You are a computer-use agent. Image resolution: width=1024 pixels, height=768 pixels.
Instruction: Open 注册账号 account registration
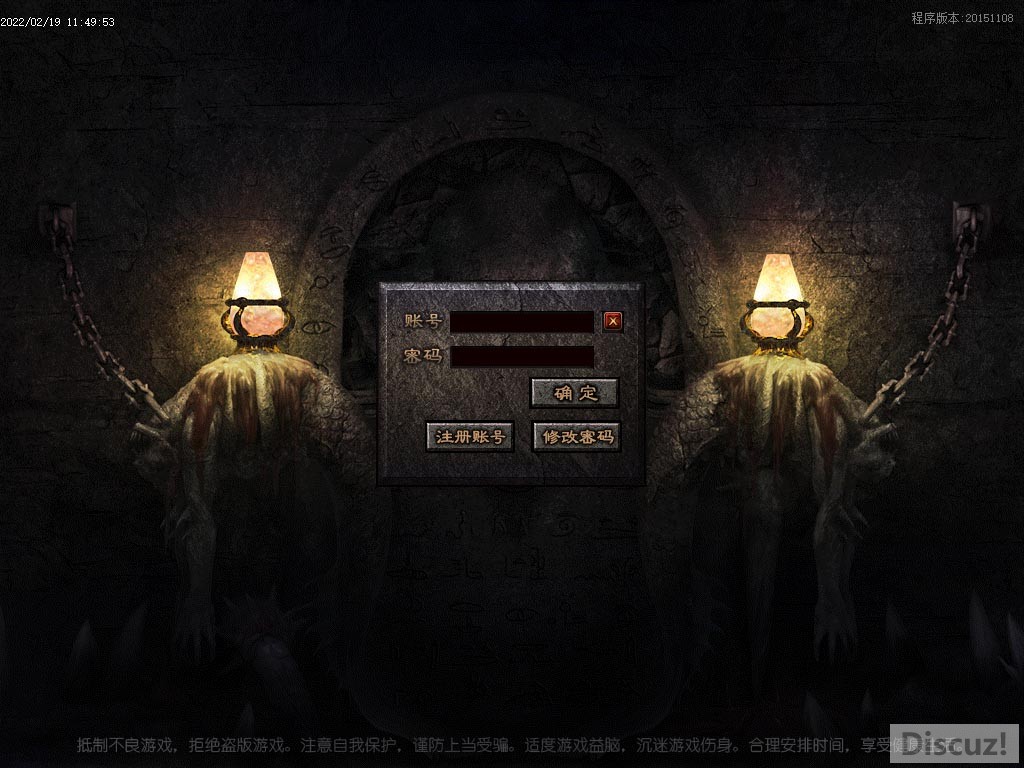click(470, 437)
